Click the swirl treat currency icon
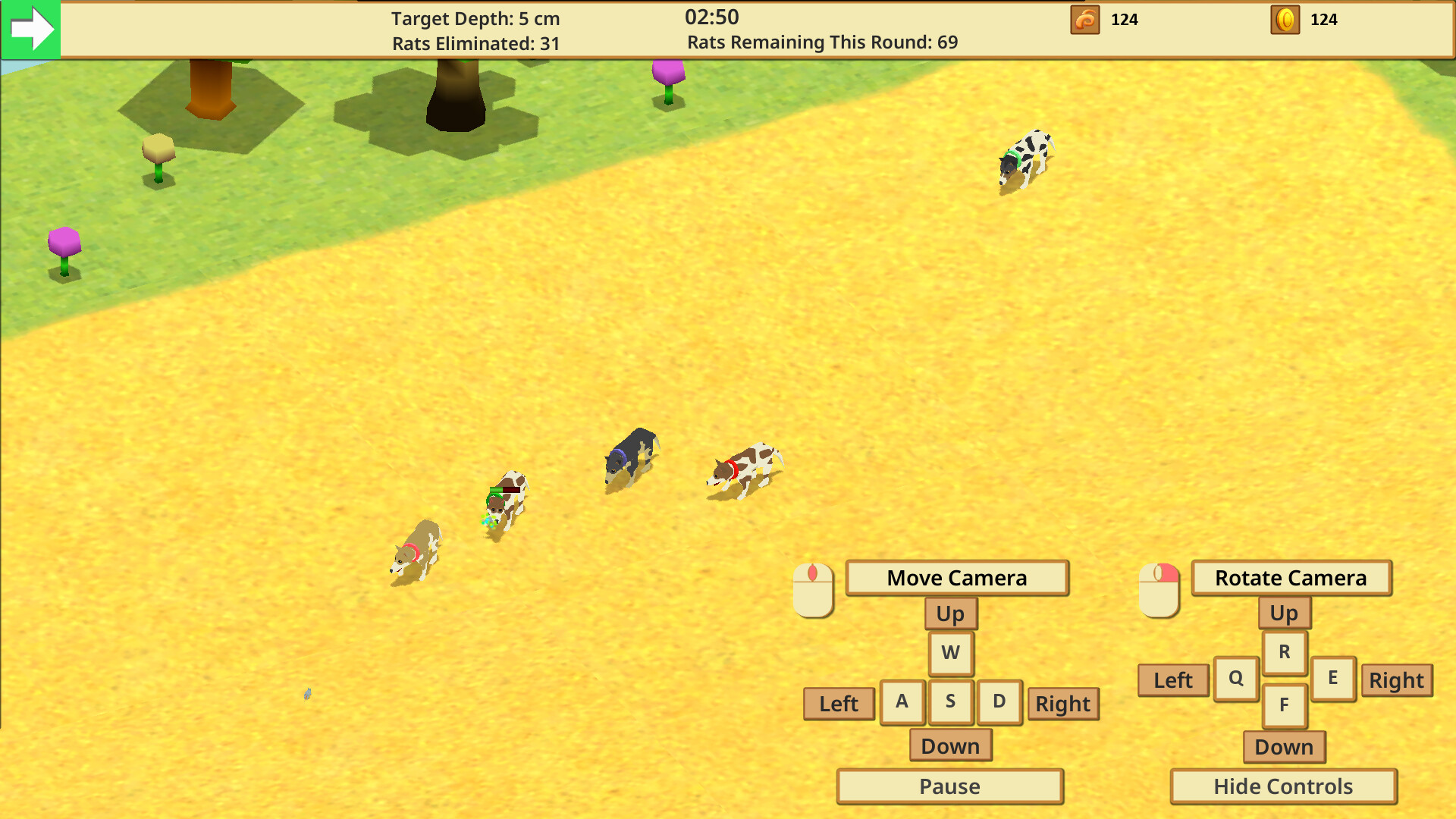The width and height of the screenshot is (1456, 819). 1084,20
